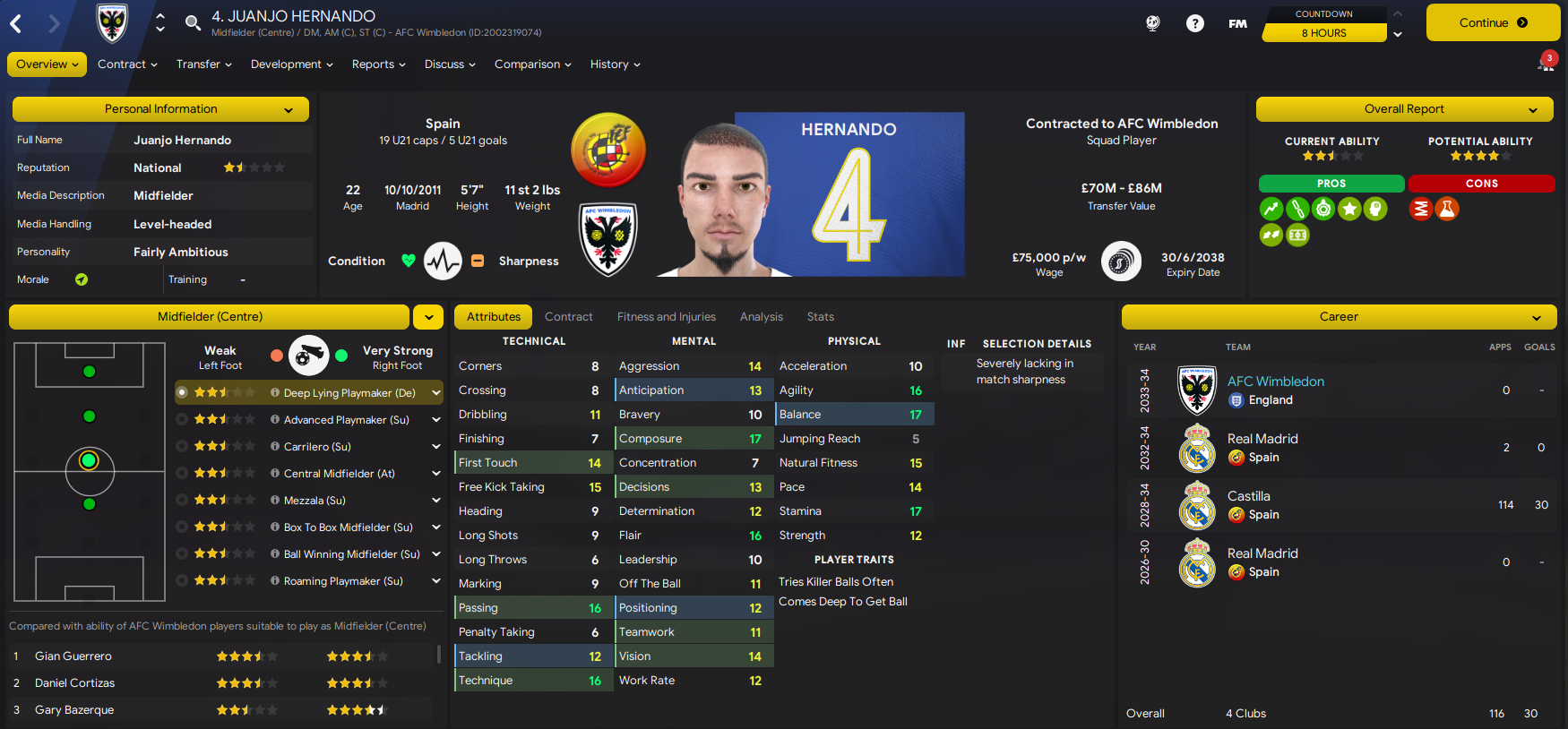
Task: Open the Comparison menu
Action: (532, 64)
